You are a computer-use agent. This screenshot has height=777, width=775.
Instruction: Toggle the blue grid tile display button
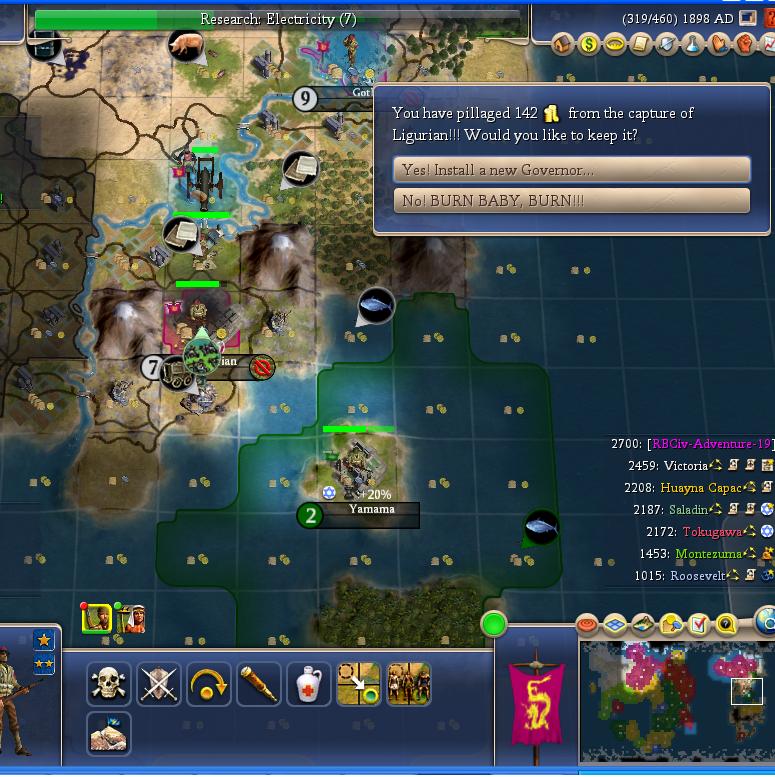615,625
